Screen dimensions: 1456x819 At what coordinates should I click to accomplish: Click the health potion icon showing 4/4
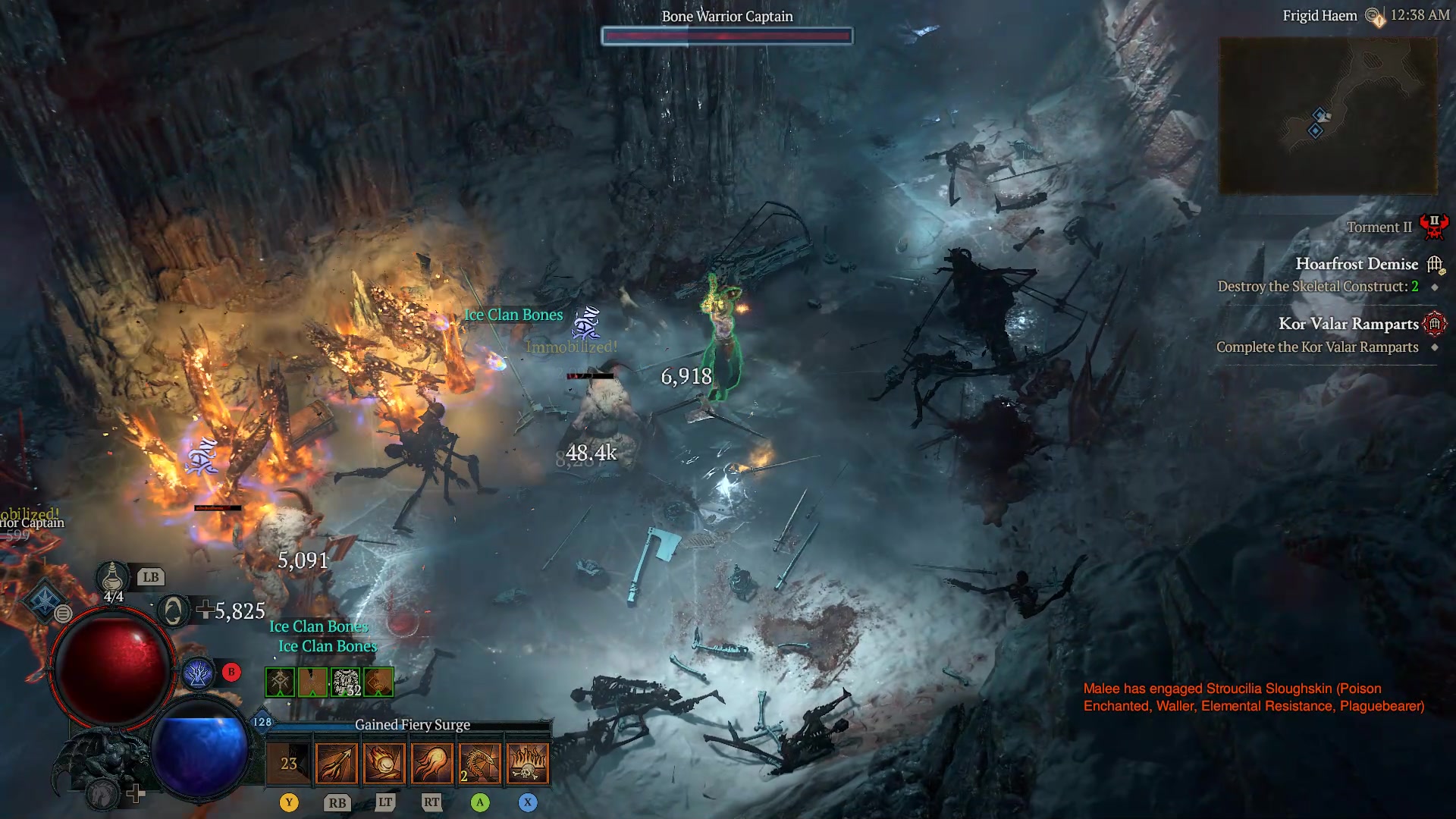click(x=111, y=578)
